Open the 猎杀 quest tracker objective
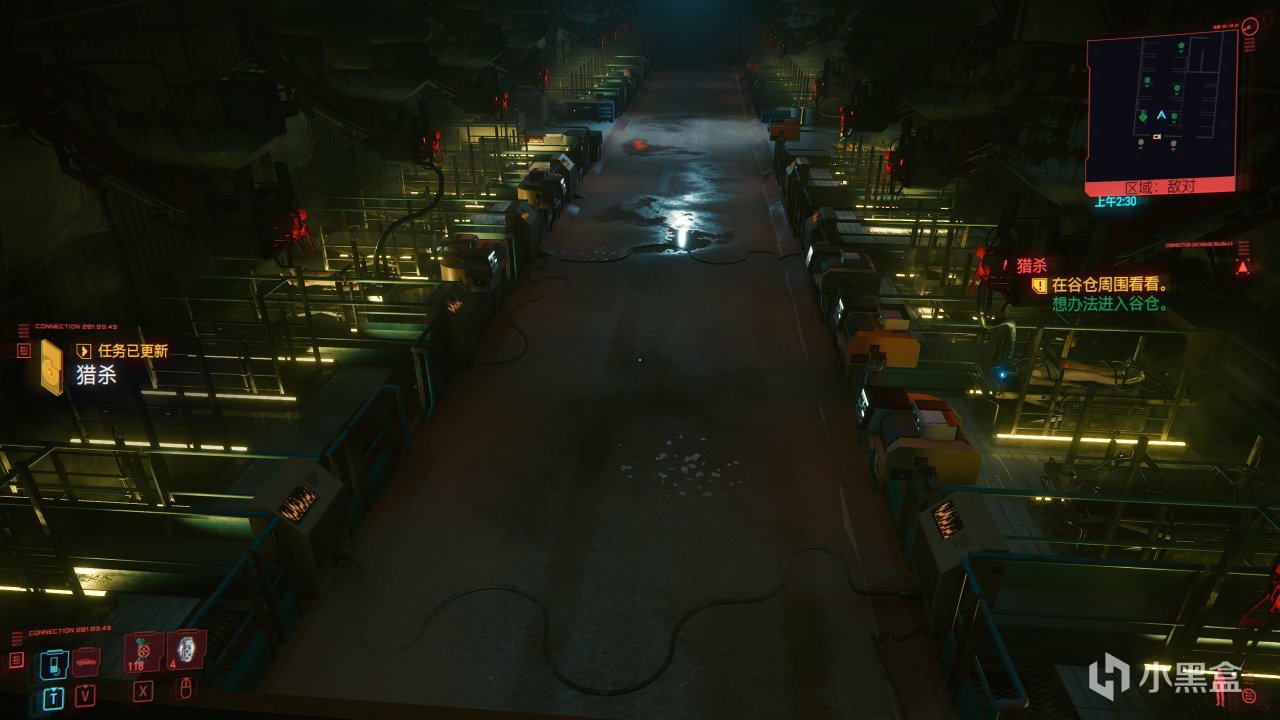The image size is (1280, 720). [1031, 265]
